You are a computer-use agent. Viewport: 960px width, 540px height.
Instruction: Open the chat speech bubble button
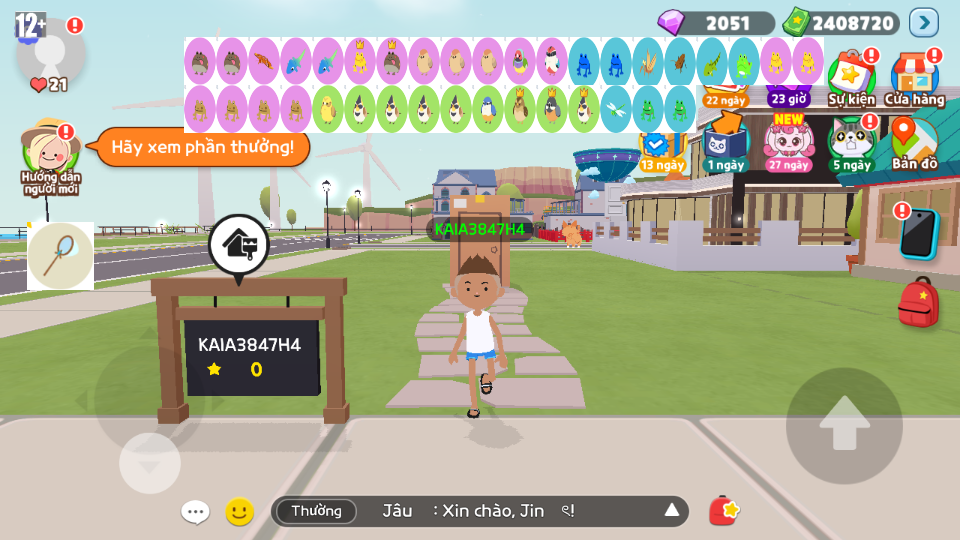pyautogui.click(x=195, y=512)
